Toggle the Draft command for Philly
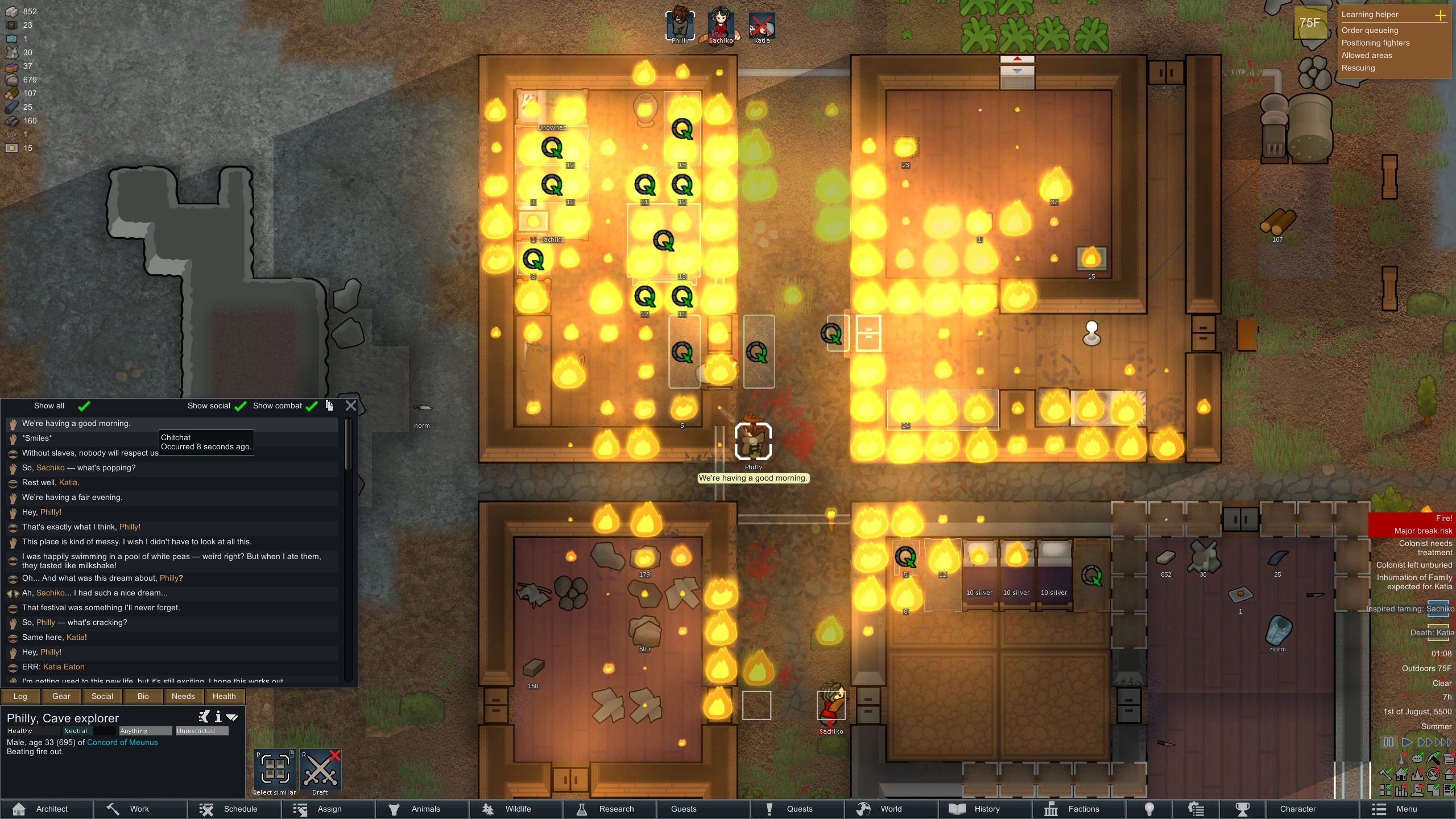Image resolution: width=1456 pixels, height=819 pixels. click(320, 771)
